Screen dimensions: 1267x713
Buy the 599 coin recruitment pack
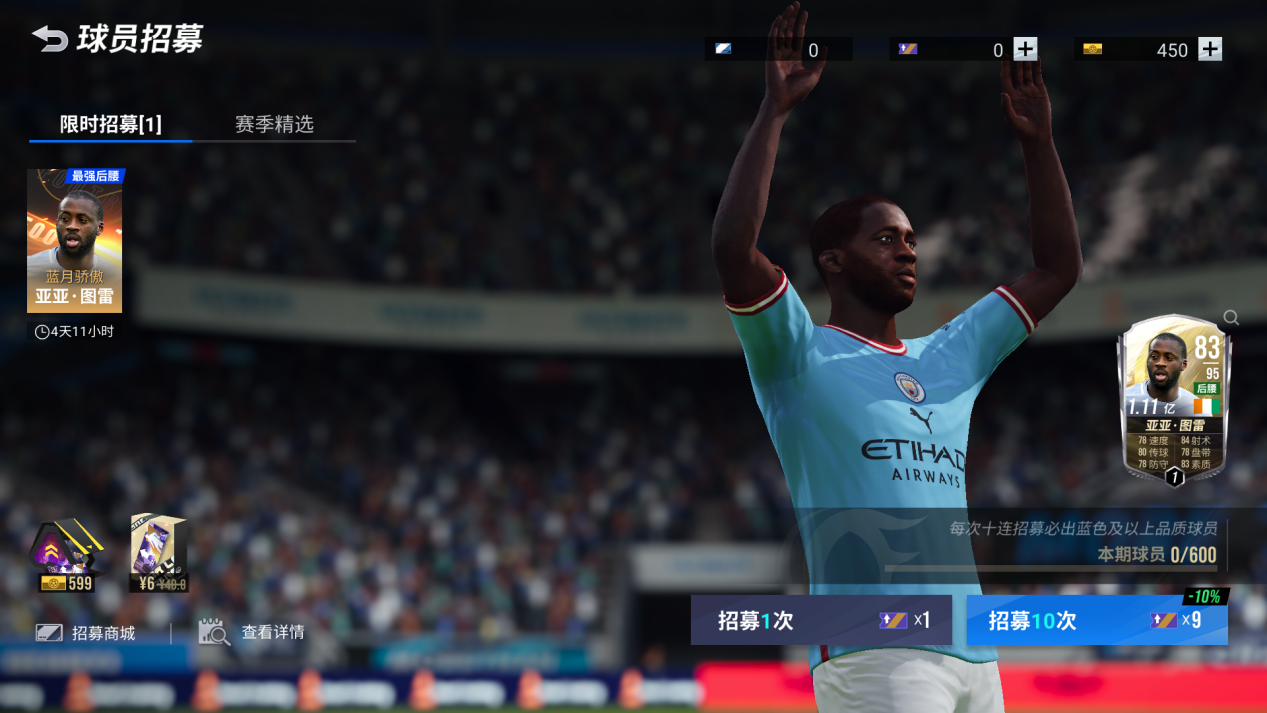[67, 555]
